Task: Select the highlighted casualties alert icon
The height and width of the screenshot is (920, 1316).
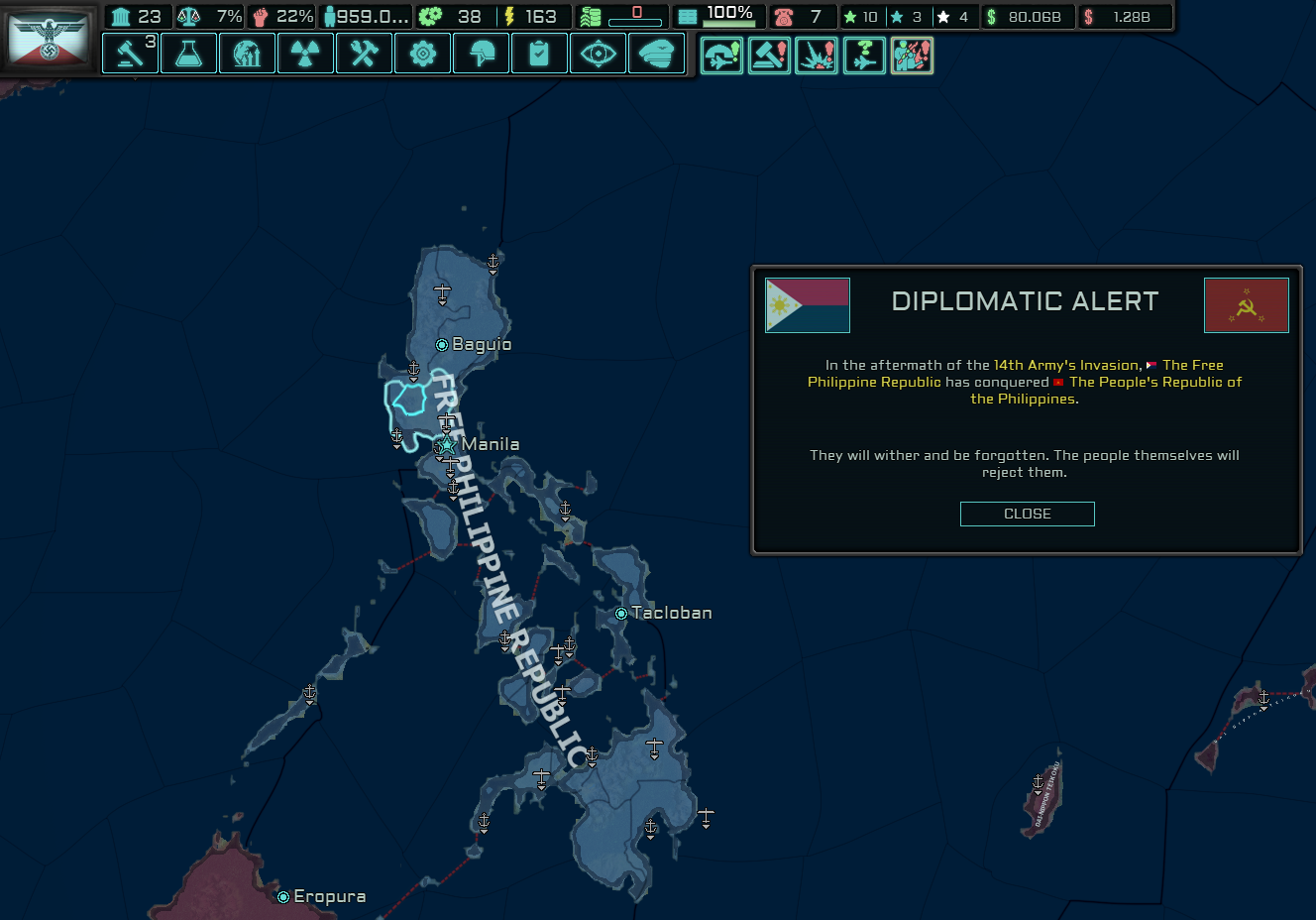Action: point(912,57)
